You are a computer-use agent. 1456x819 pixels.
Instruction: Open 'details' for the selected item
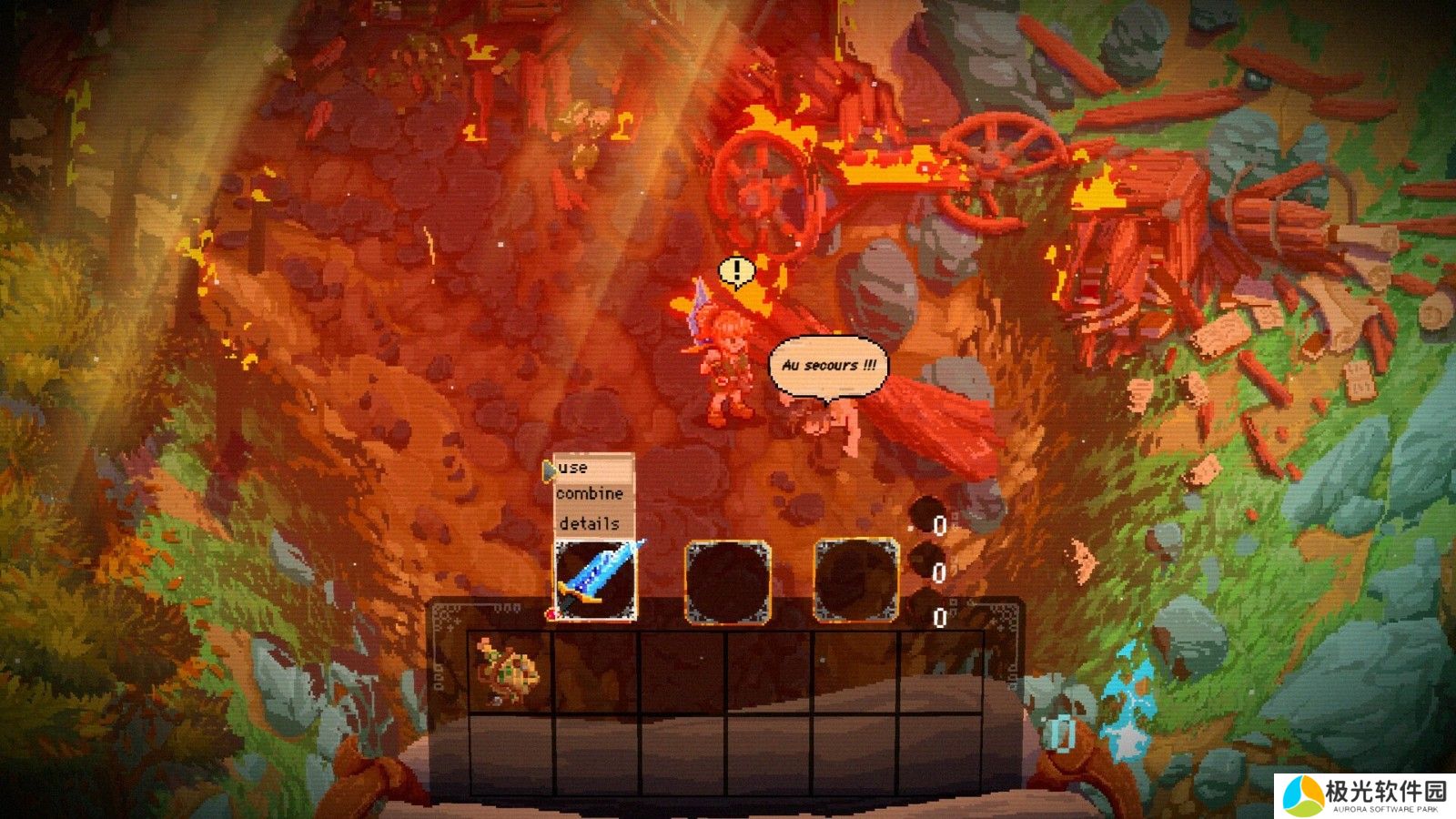[589, 523]
